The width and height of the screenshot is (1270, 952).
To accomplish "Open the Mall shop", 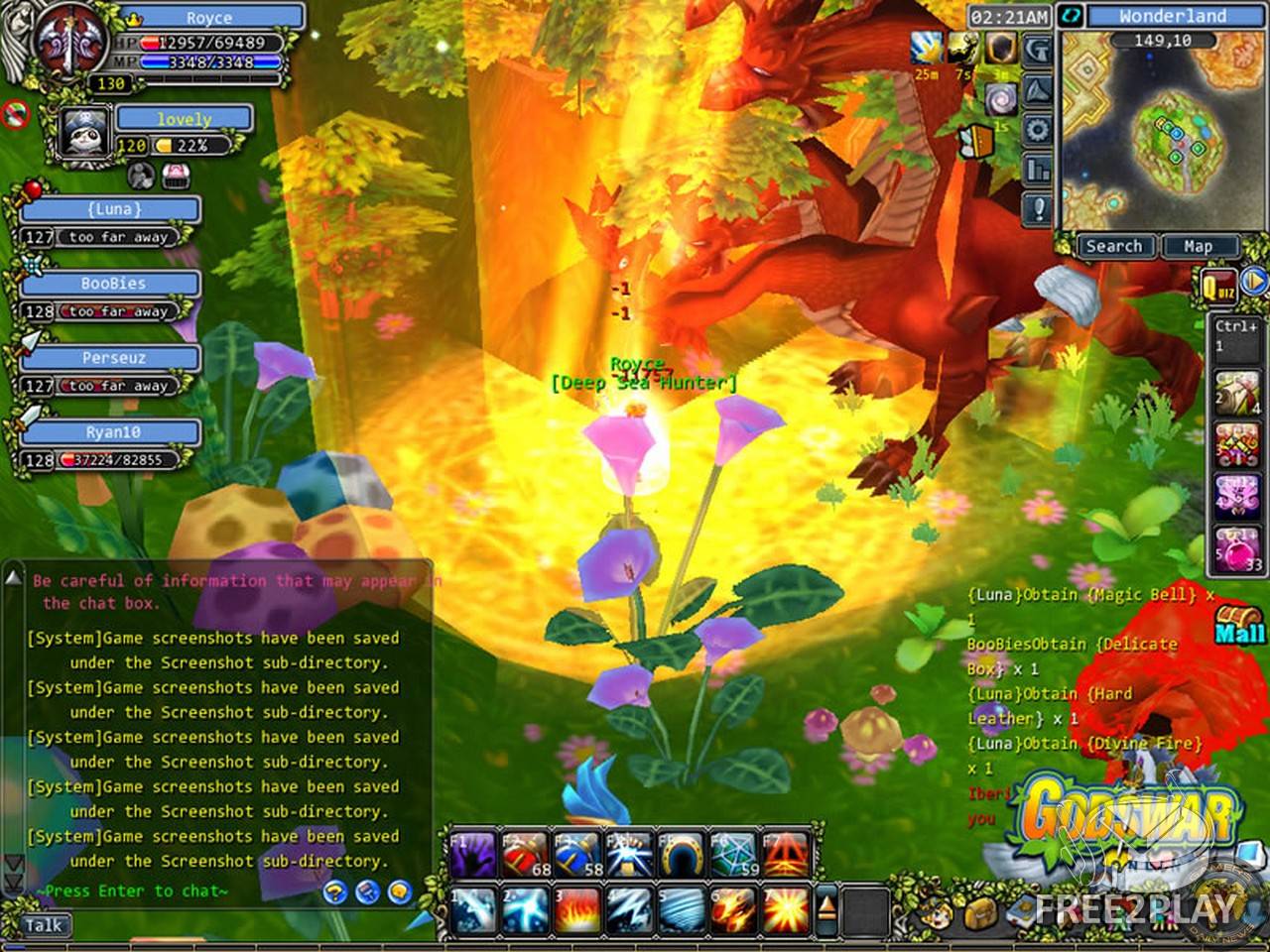I will click(x=1239, y=625).
